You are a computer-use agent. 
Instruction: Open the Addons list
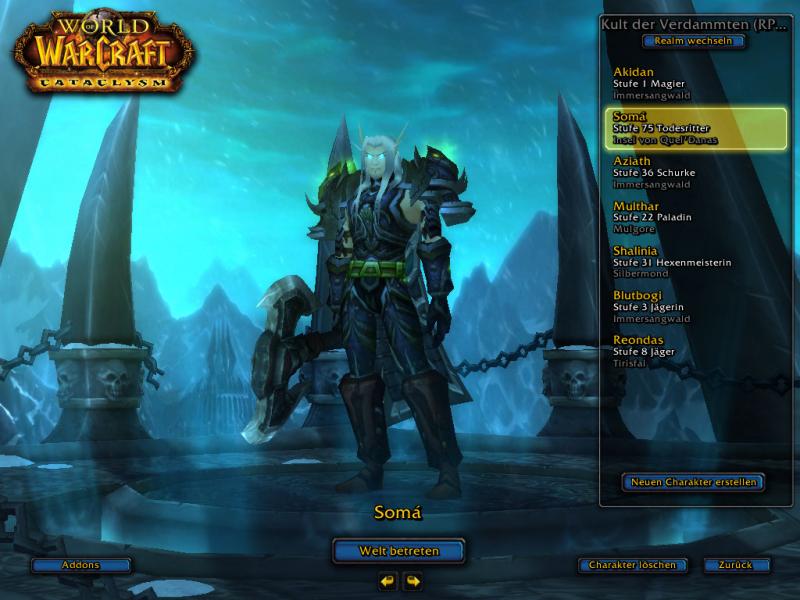pyautogui.click(x=81, y=565)
